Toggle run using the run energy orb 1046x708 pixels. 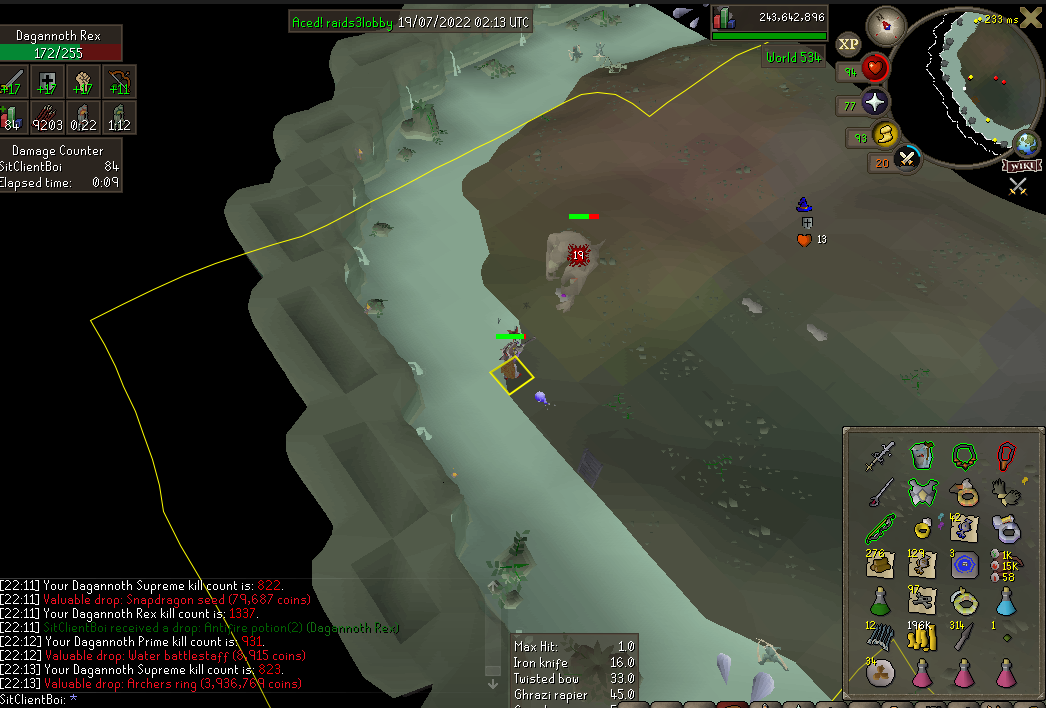(883, 135)
